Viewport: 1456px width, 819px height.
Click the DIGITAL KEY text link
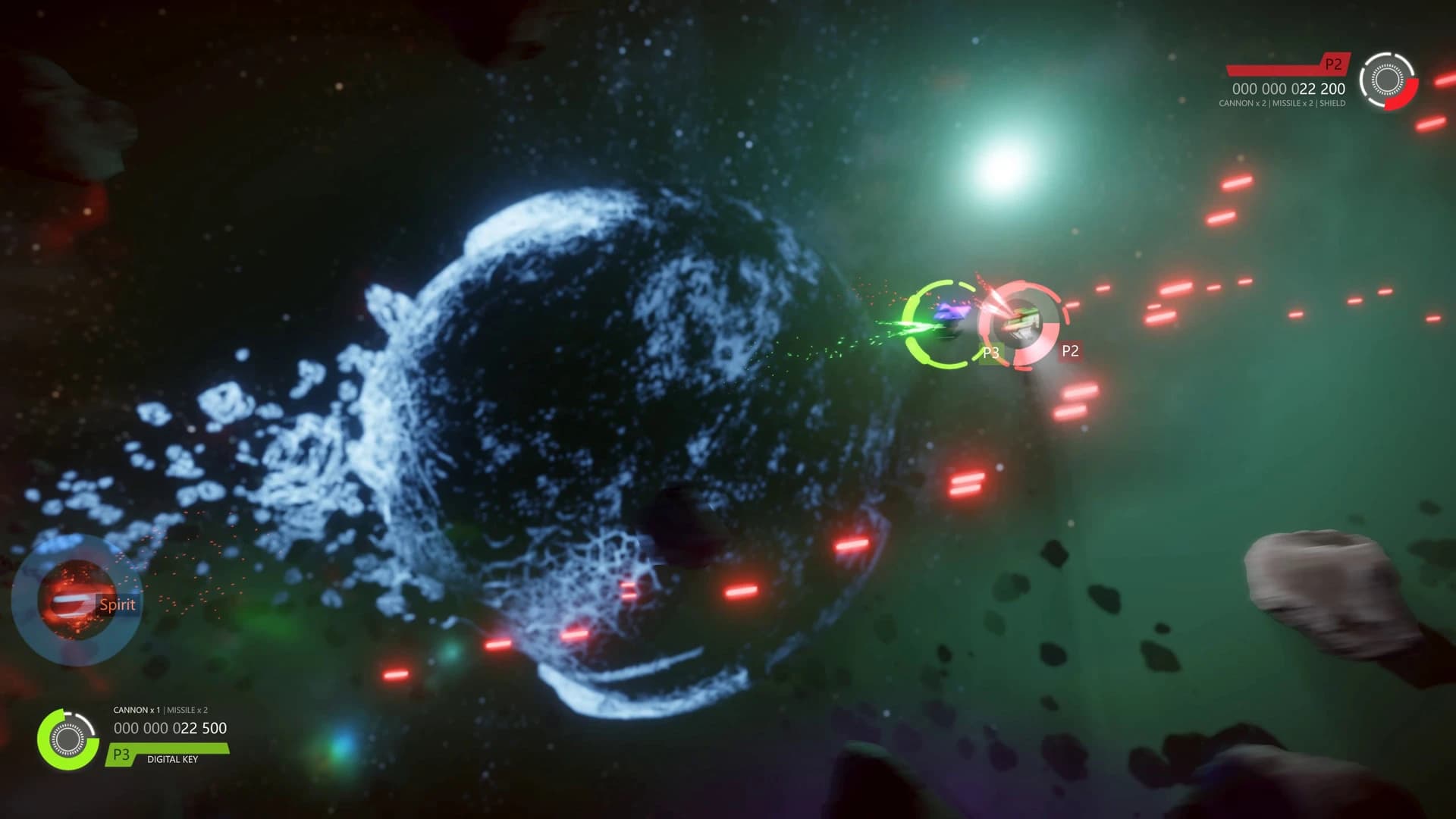pos(173,759)
